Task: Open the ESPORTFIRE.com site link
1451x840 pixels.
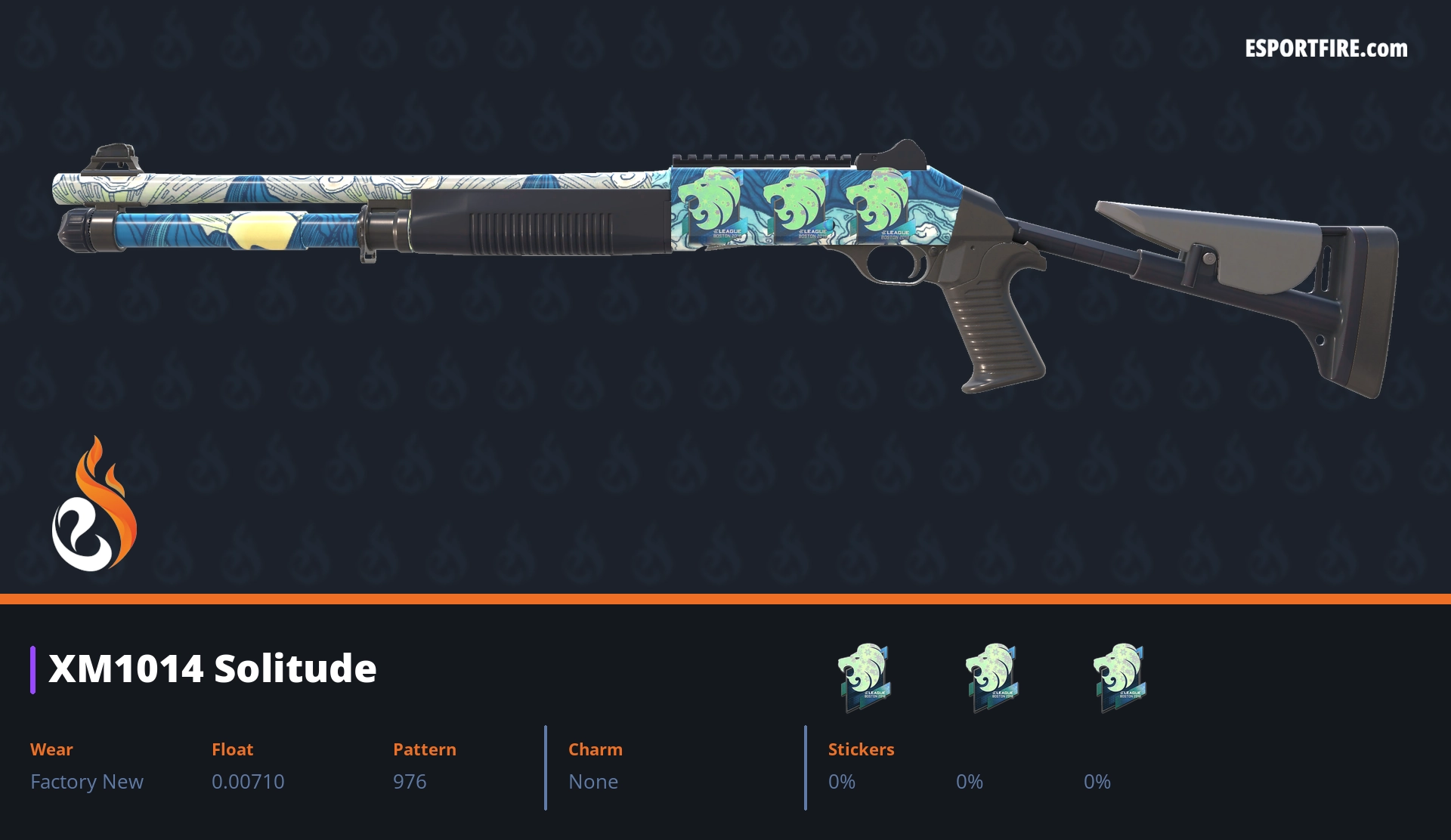Action: pyautogui.click(x=1326, y=49)
